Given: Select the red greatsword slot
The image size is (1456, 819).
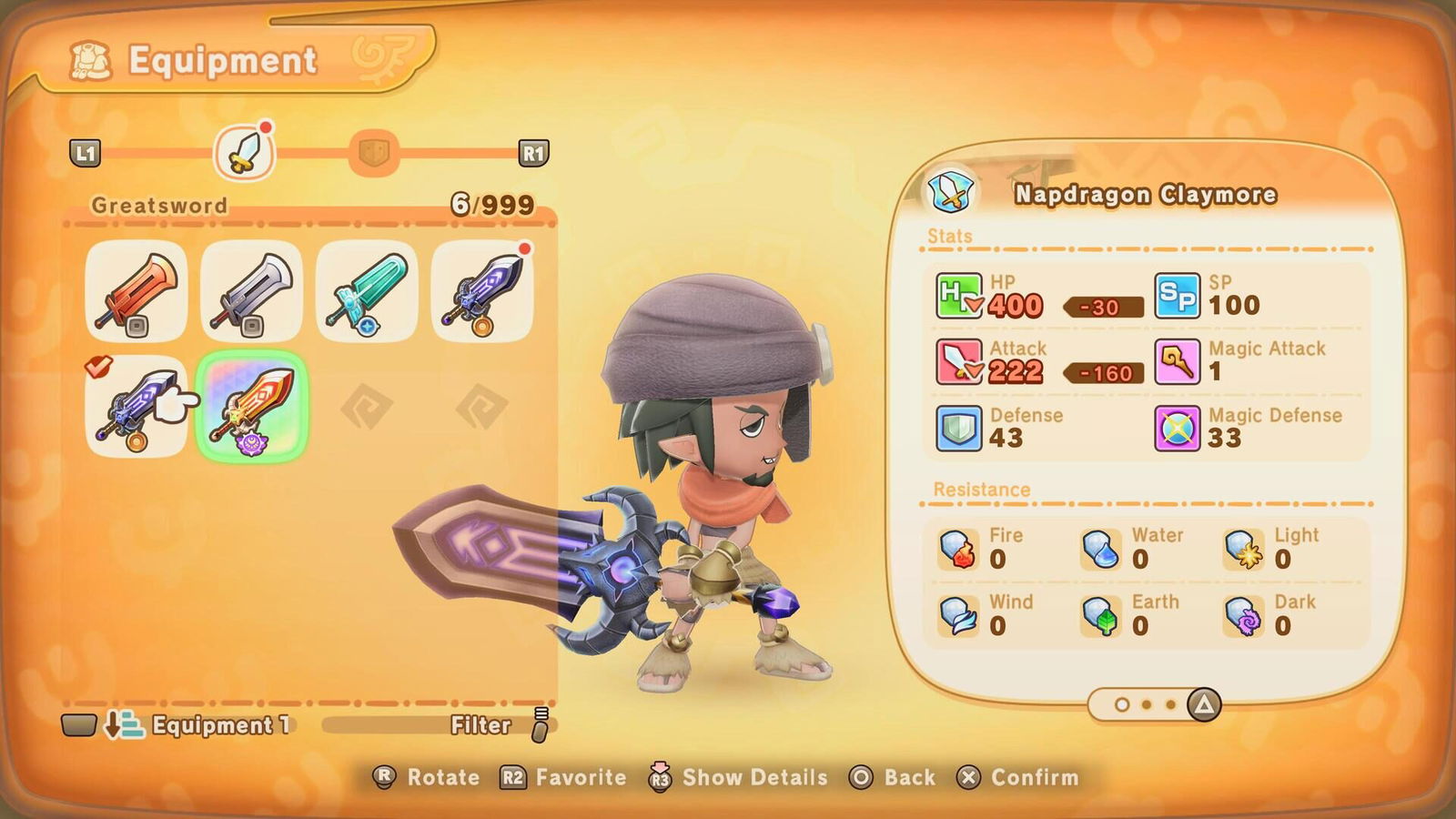Looking at the screenshot, I should point(136,291).
